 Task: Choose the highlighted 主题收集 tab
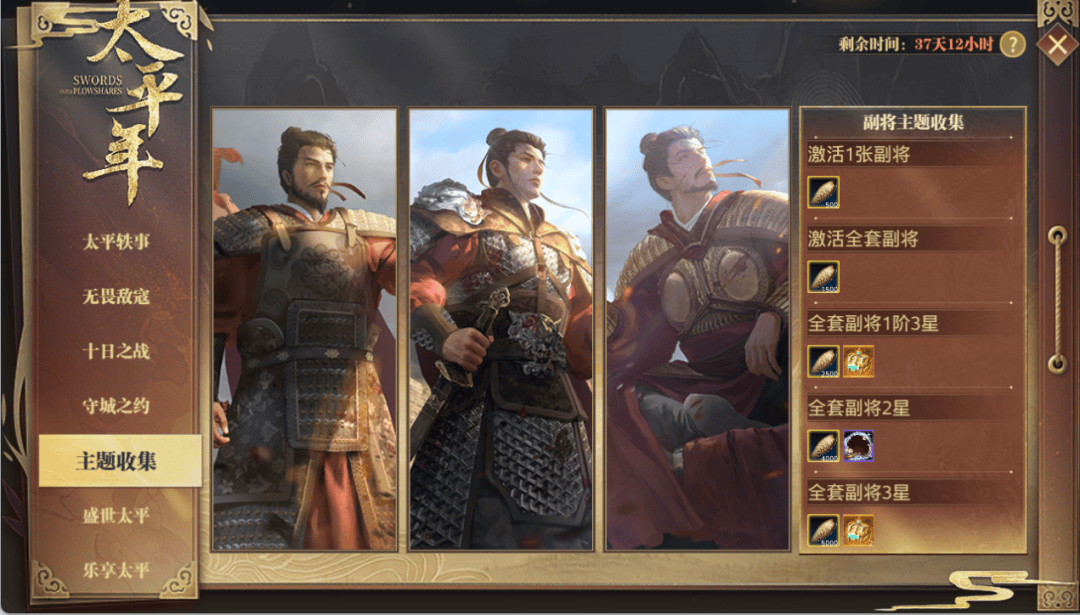(118, 461)
